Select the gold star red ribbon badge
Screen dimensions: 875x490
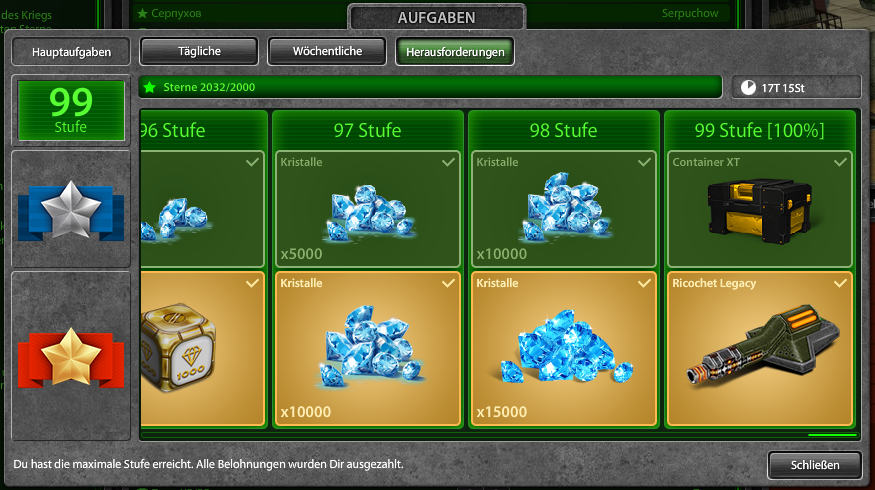click(x=71, y=355)
